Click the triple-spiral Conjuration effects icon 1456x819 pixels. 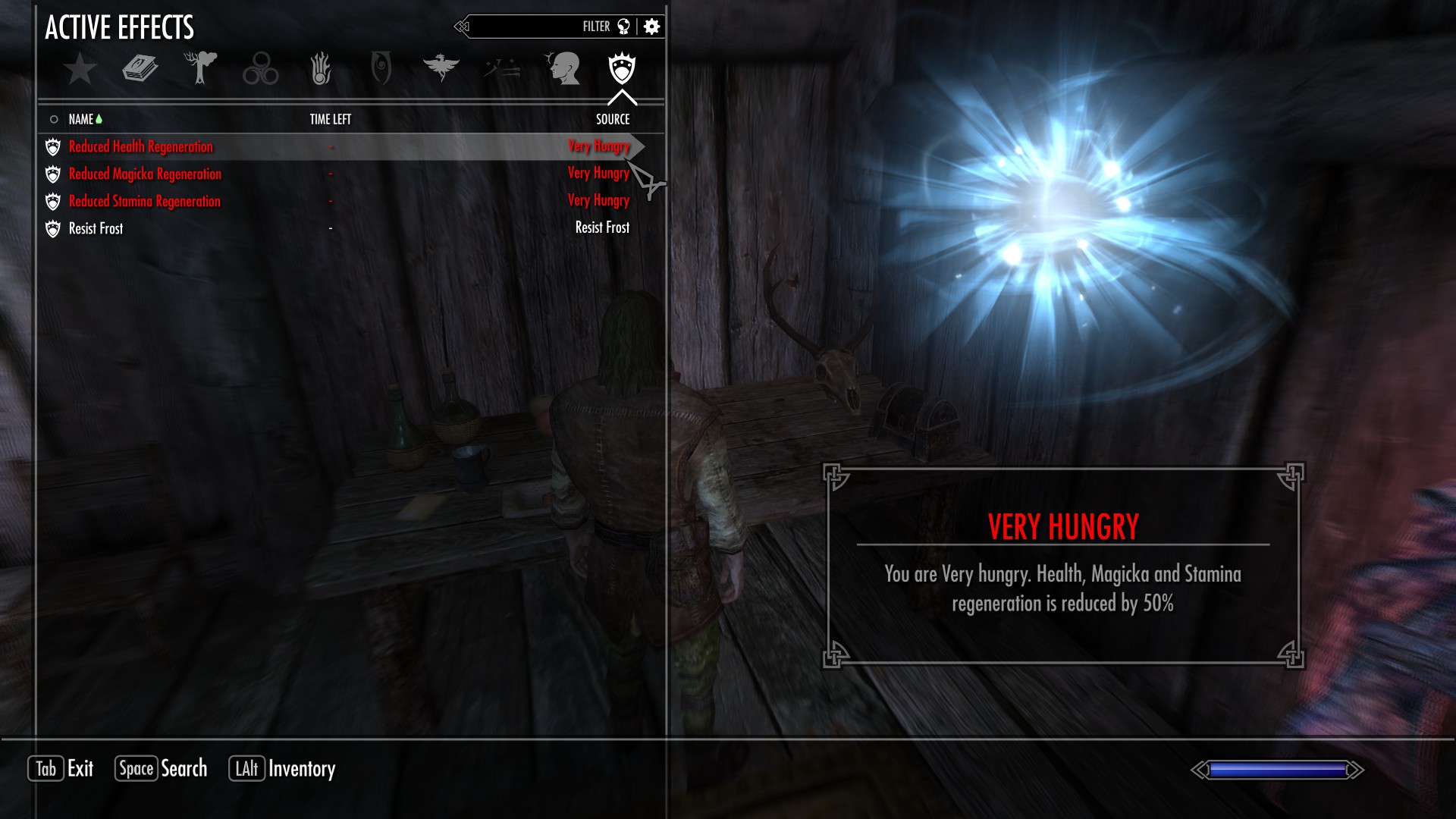coord(261,68)
